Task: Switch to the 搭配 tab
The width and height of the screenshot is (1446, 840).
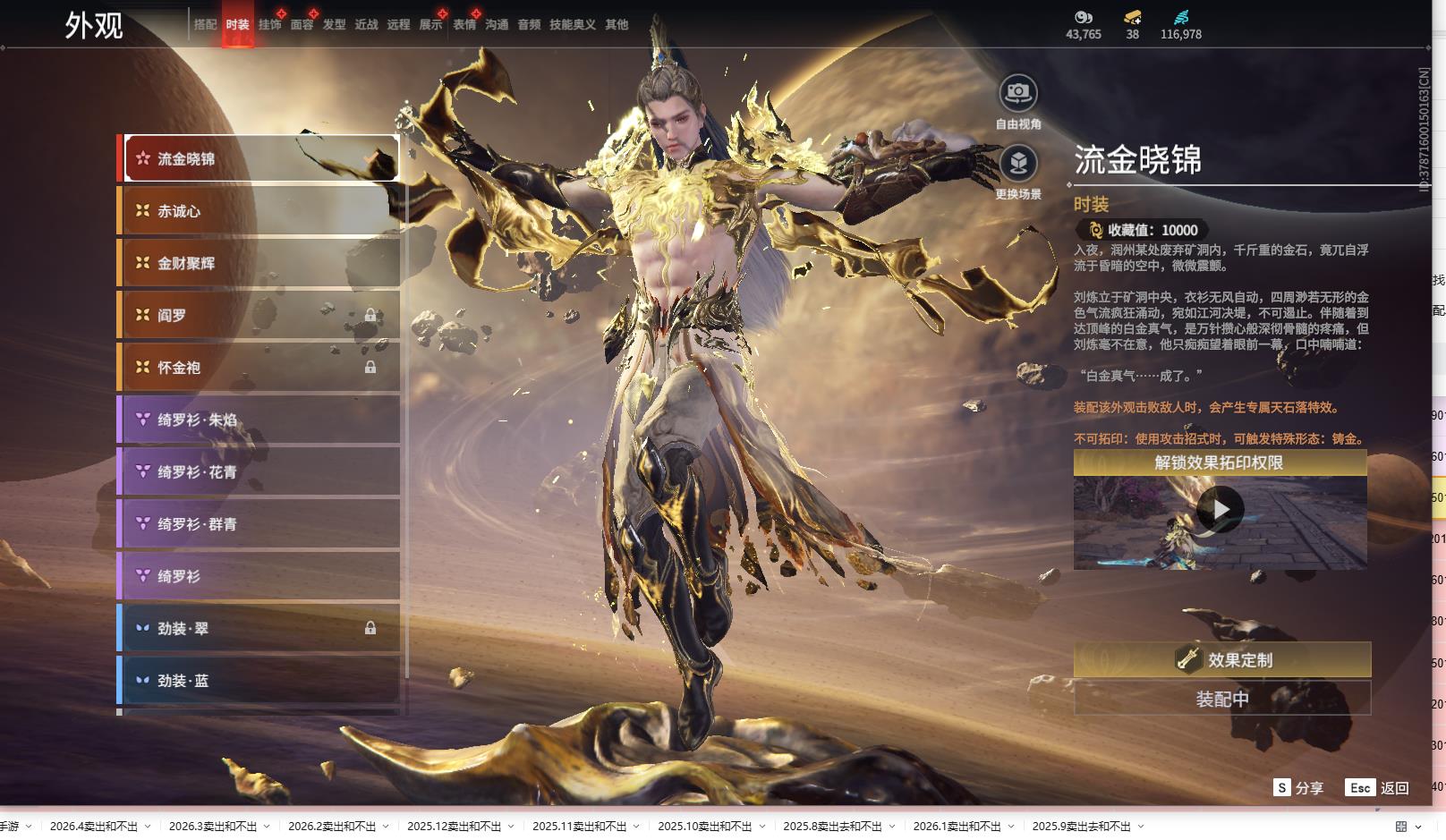Action: [x=205, y=25]
